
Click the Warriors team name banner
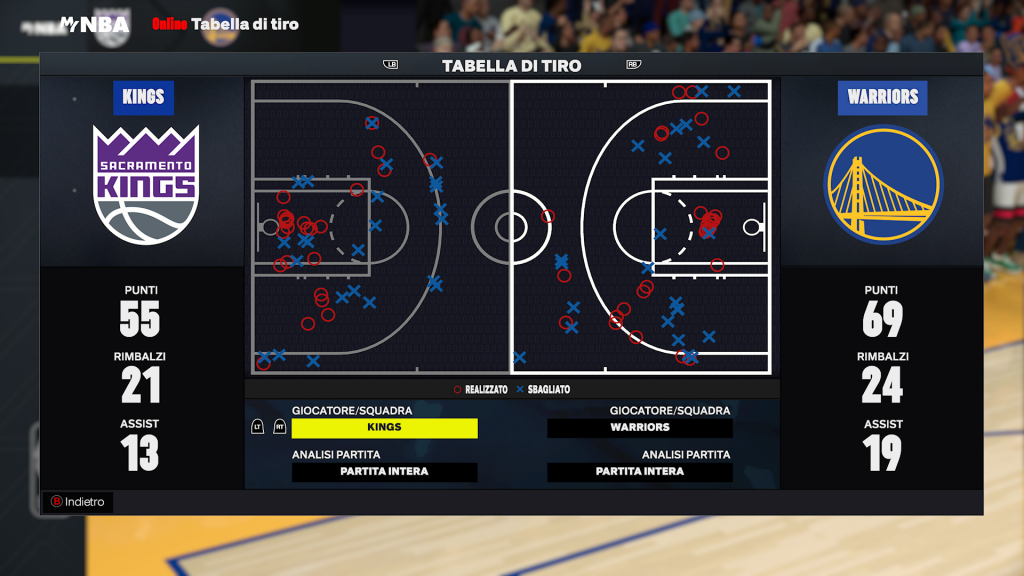tap(882, 98)
